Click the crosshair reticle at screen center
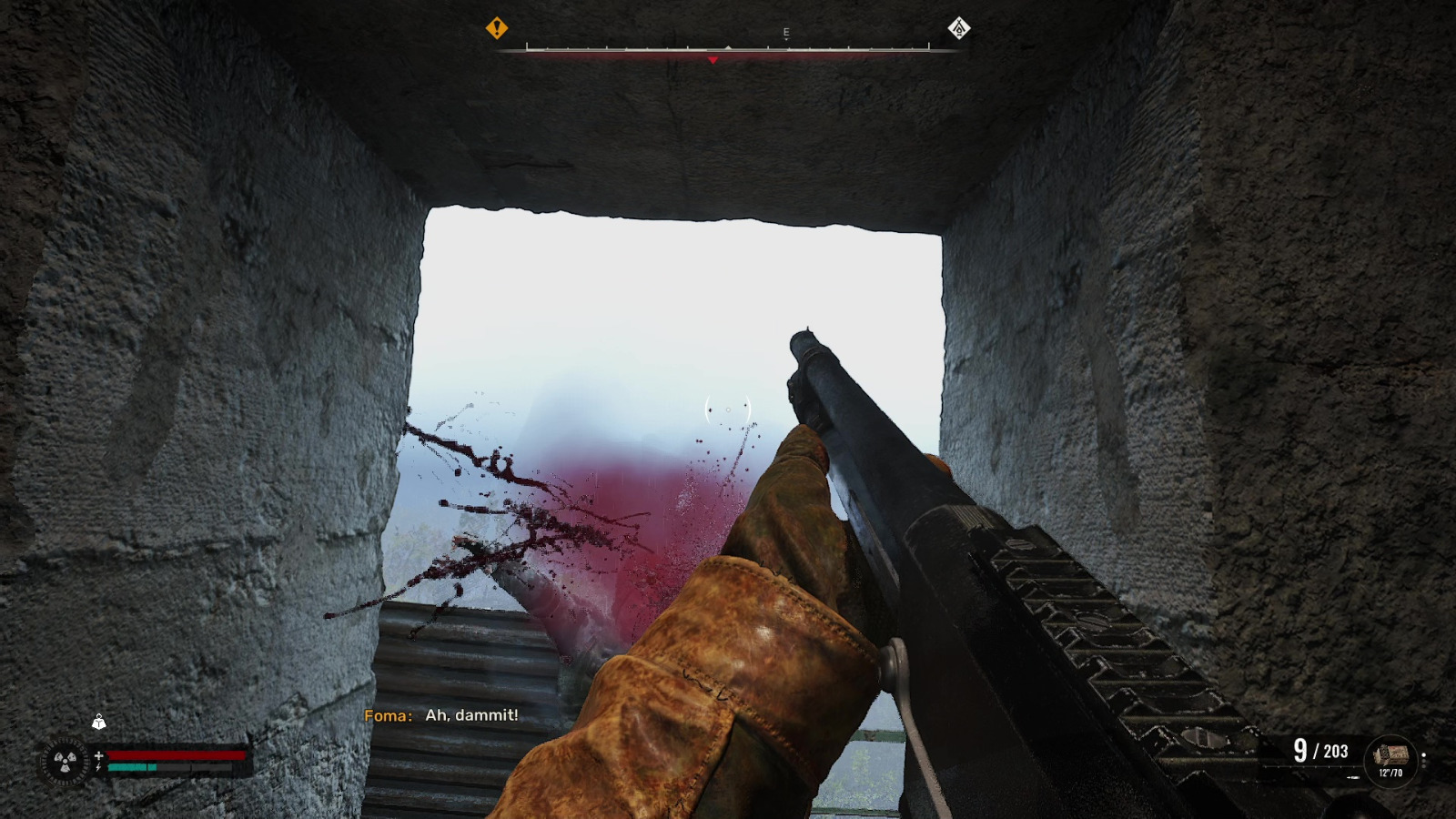 point(726,409)
